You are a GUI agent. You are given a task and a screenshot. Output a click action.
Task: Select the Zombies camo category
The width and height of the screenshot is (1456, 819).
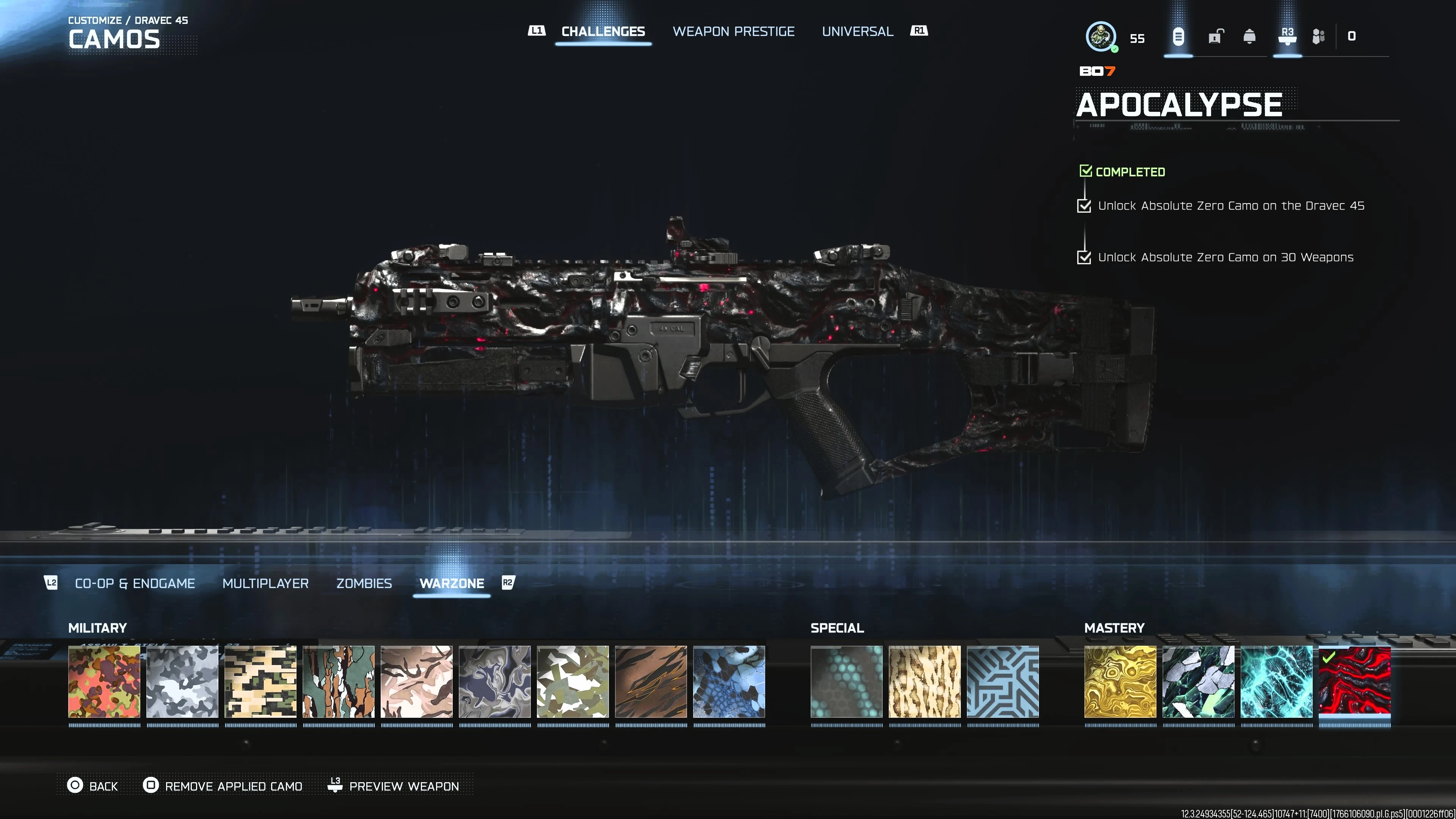364,583
